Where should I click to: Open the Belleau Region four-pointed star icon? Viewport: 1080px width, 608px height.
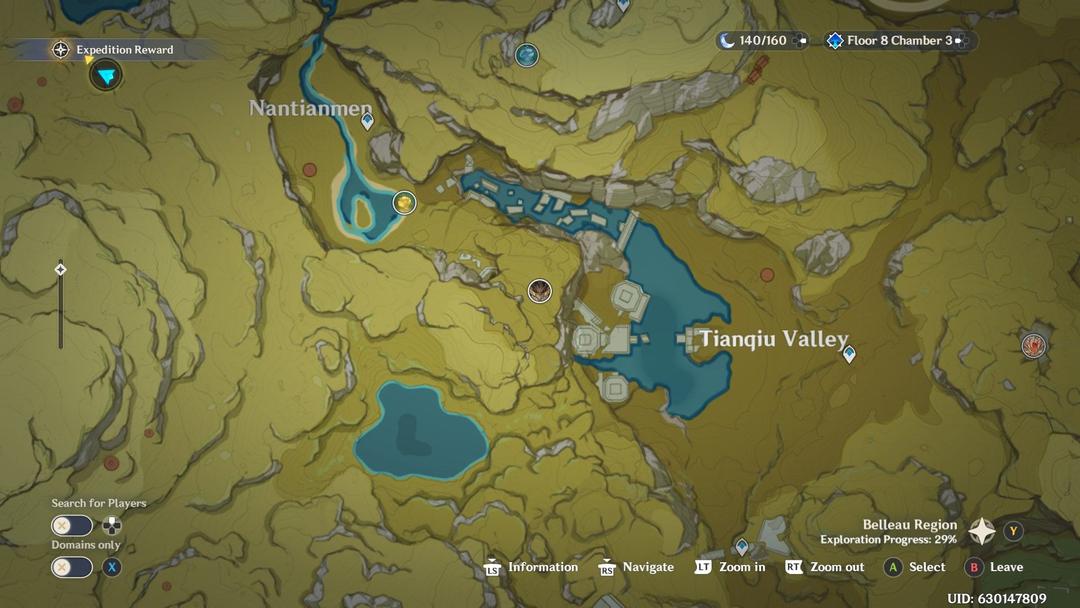pos(982,531)
